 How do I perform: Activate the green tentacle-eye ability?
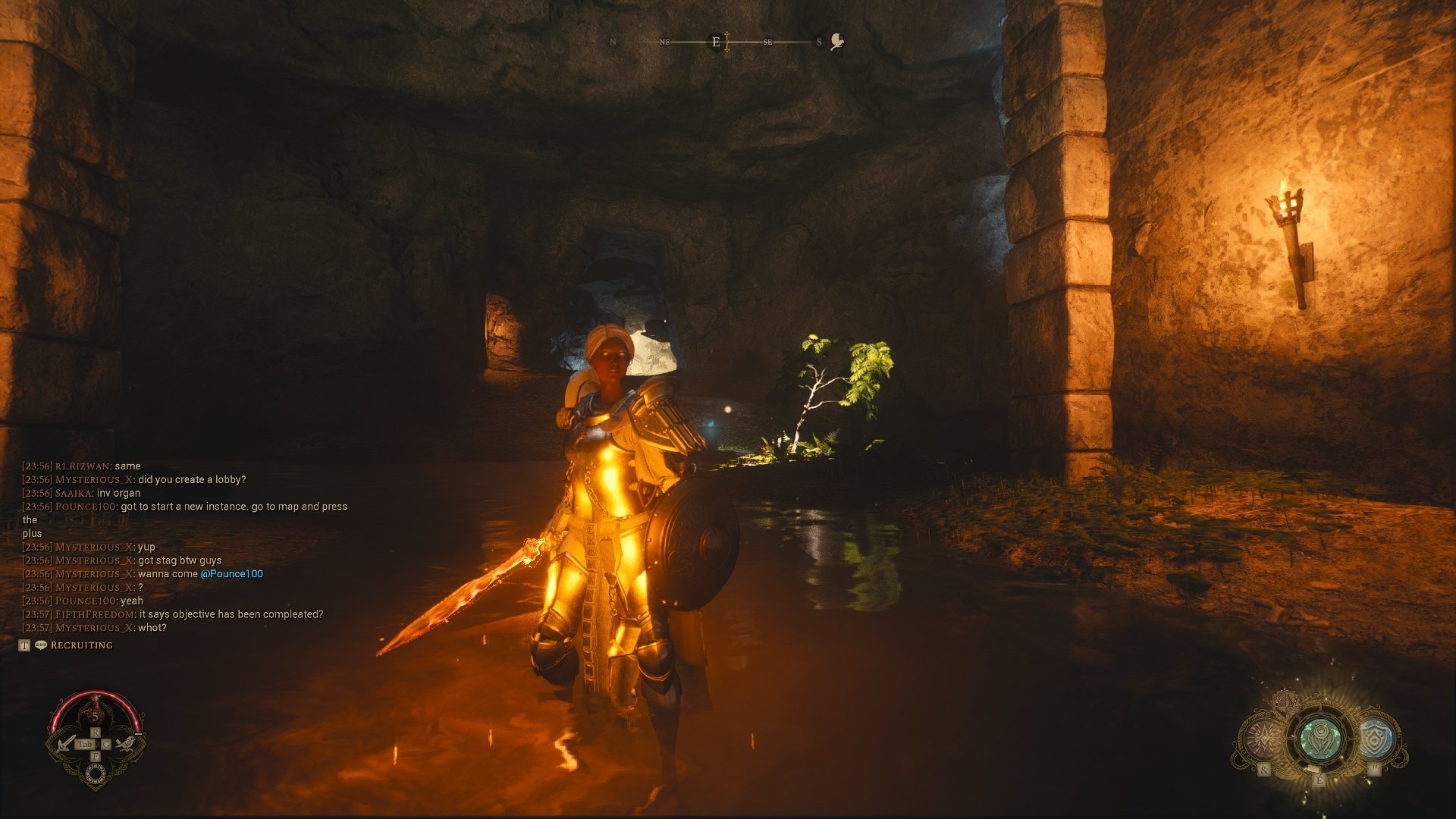tap(1319, 738)
